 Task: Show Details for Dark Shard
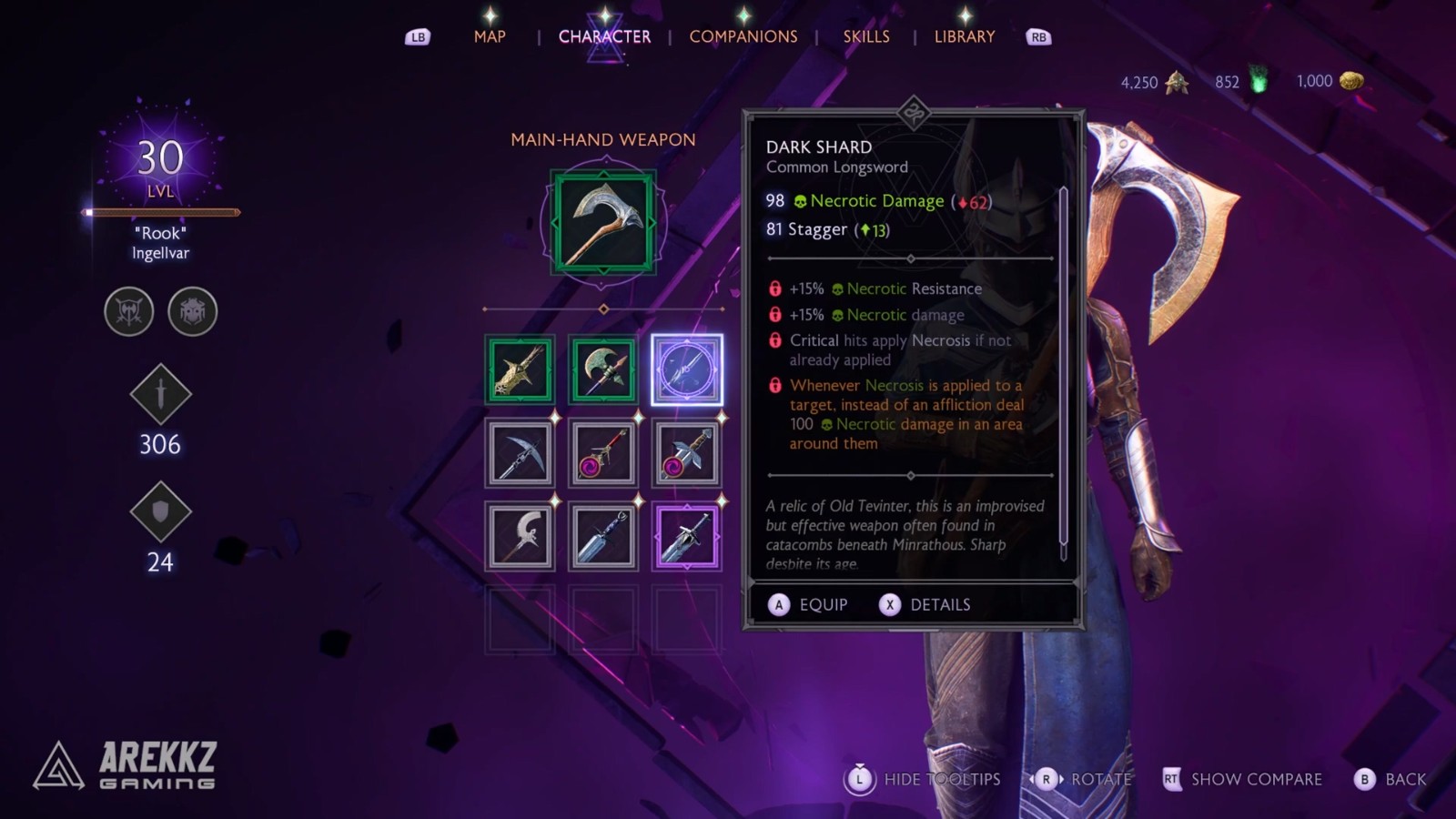point(925,605)
